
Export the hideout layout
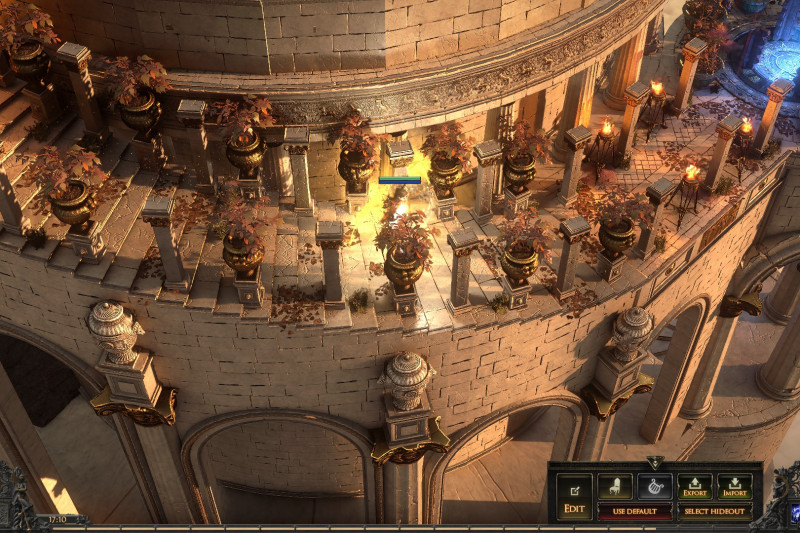[x=695, y=487]
